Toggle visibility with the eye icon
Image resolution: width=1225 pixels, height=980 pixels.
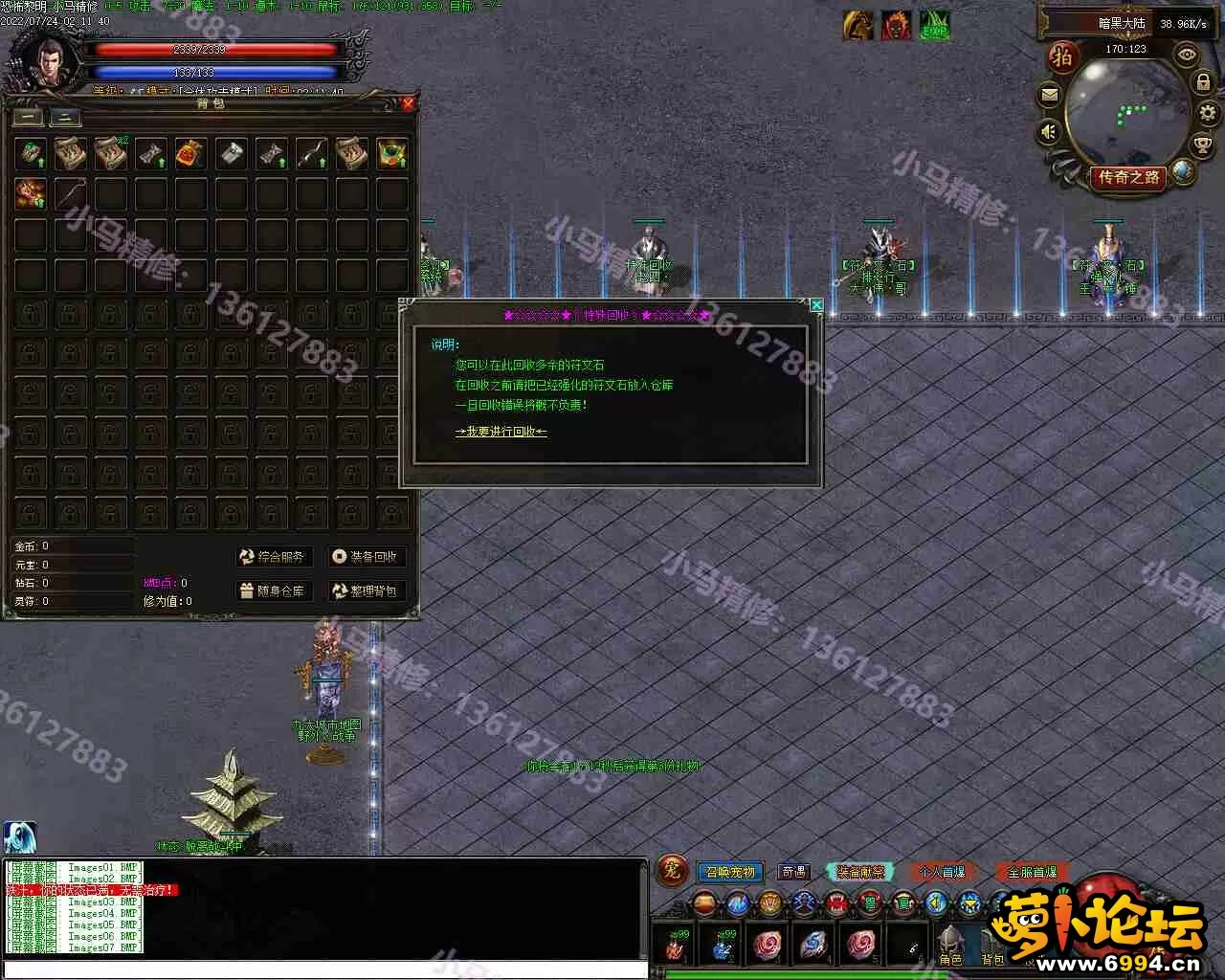1188,56
